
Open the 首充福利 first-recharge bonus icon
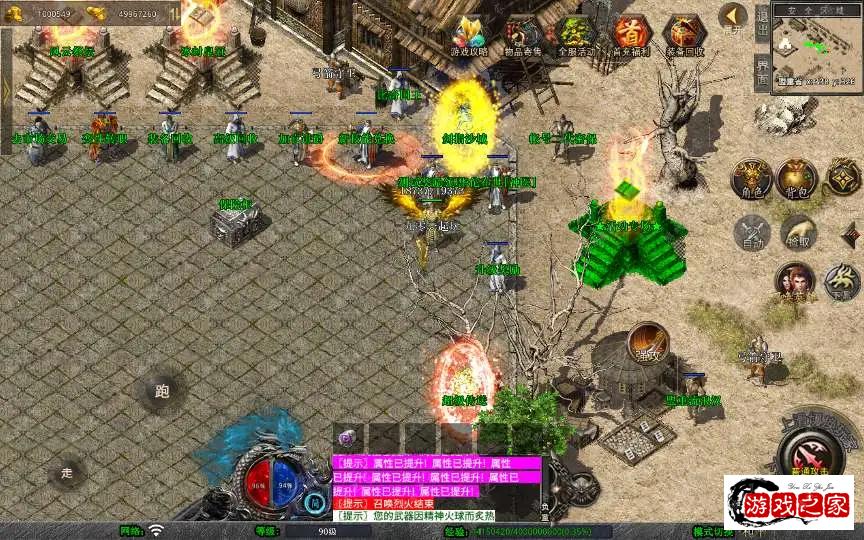click(x=630, y=36)
